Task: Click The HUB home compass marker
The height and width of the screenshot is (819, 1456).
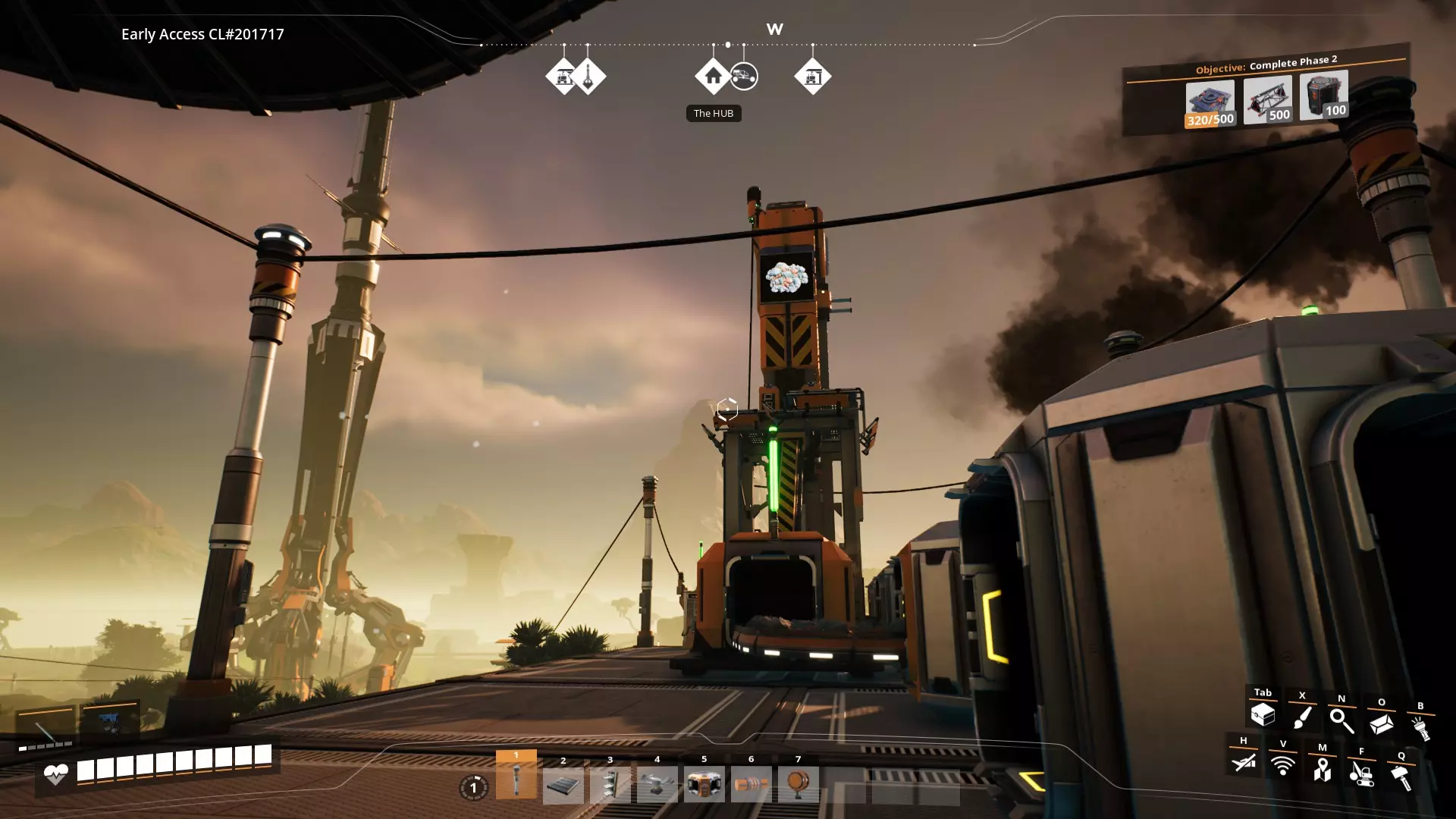Action: coord(713,77)
